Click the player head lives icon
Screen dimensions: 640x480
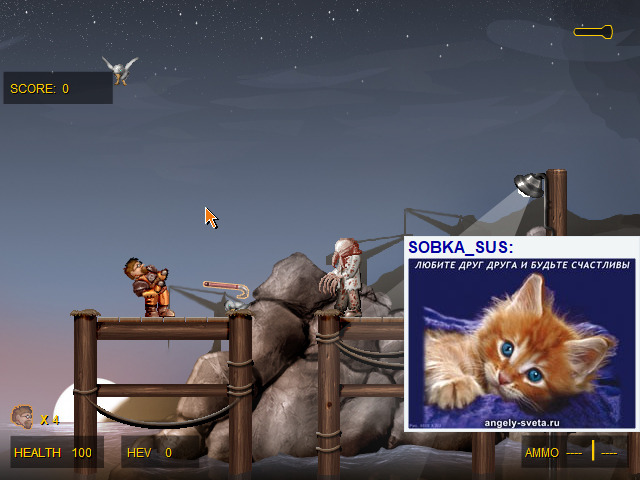click(x=21, y=416)
